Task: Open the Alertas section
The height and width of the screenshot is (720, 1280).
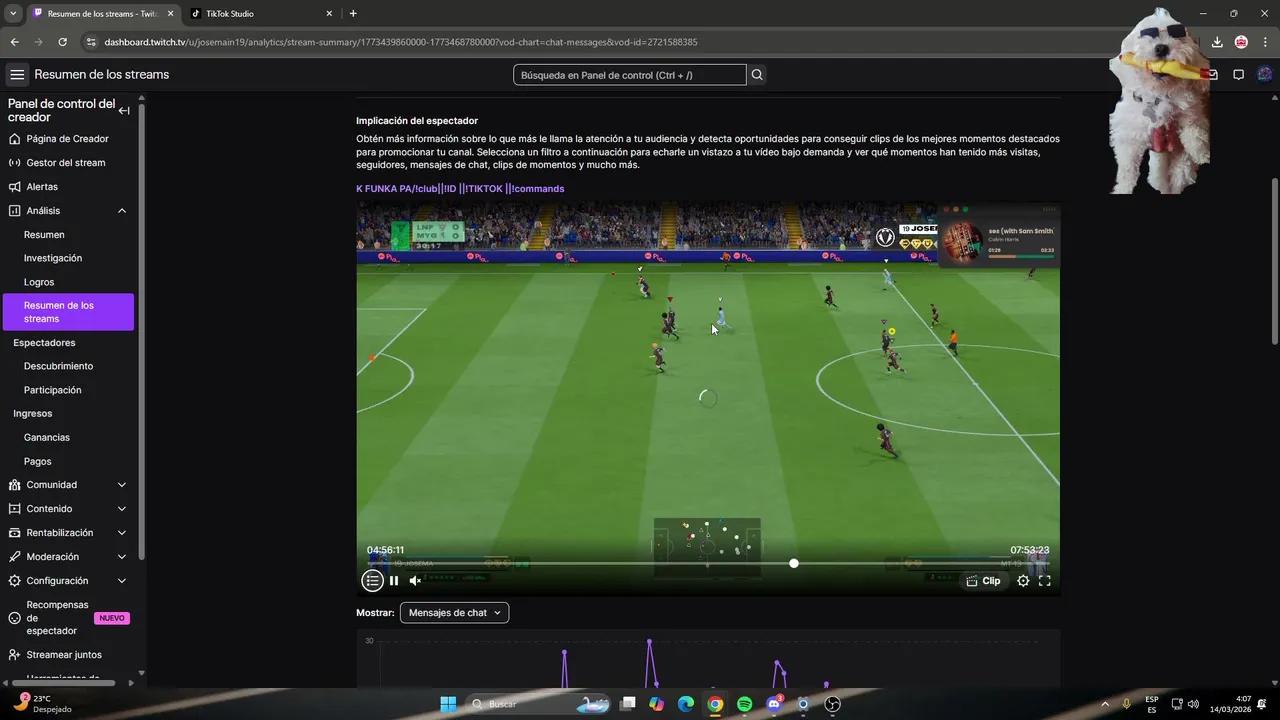Action: click(42, 186)
